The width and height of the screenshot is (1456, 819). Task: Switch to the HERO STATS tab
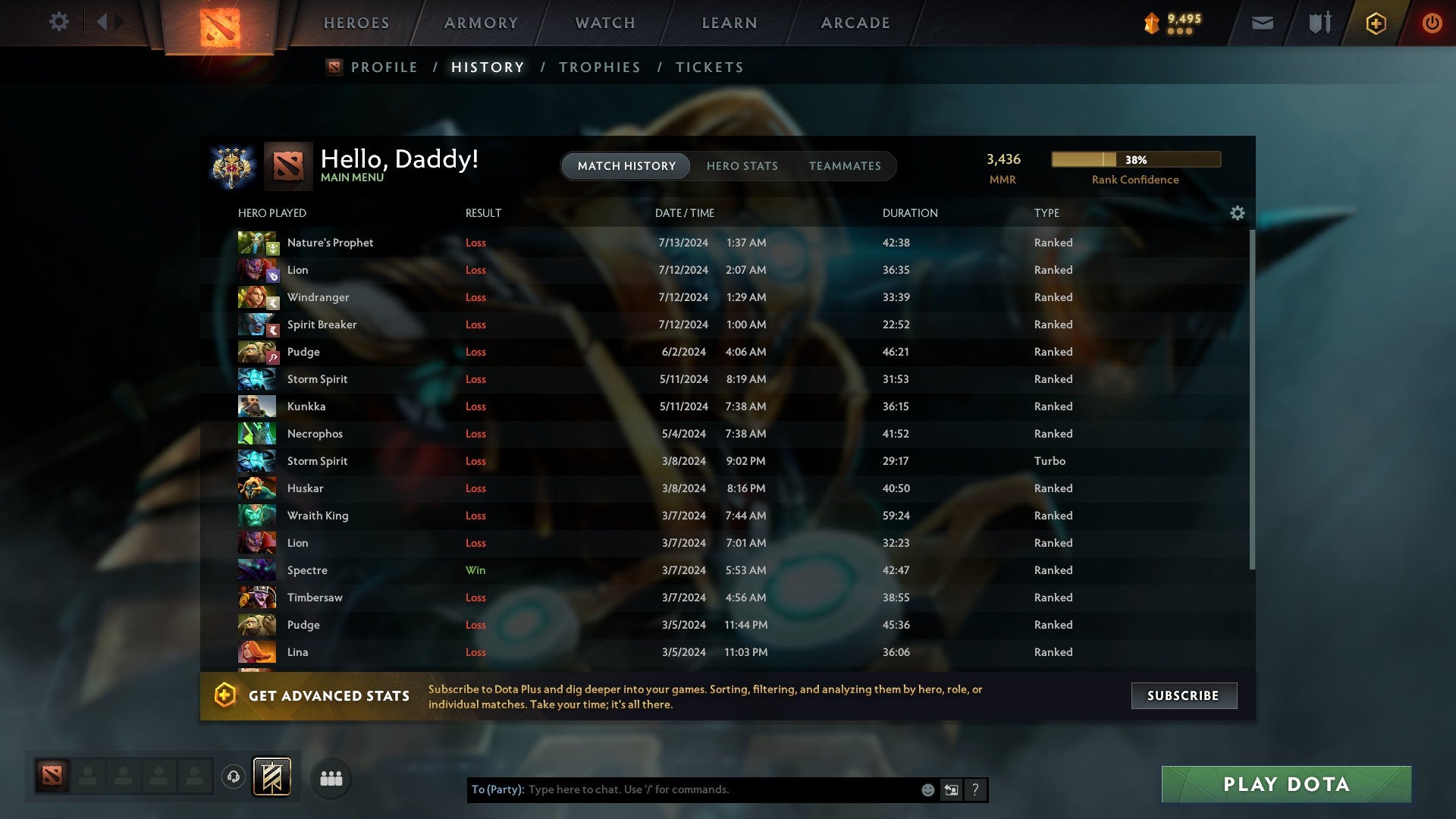click(742, 165)
